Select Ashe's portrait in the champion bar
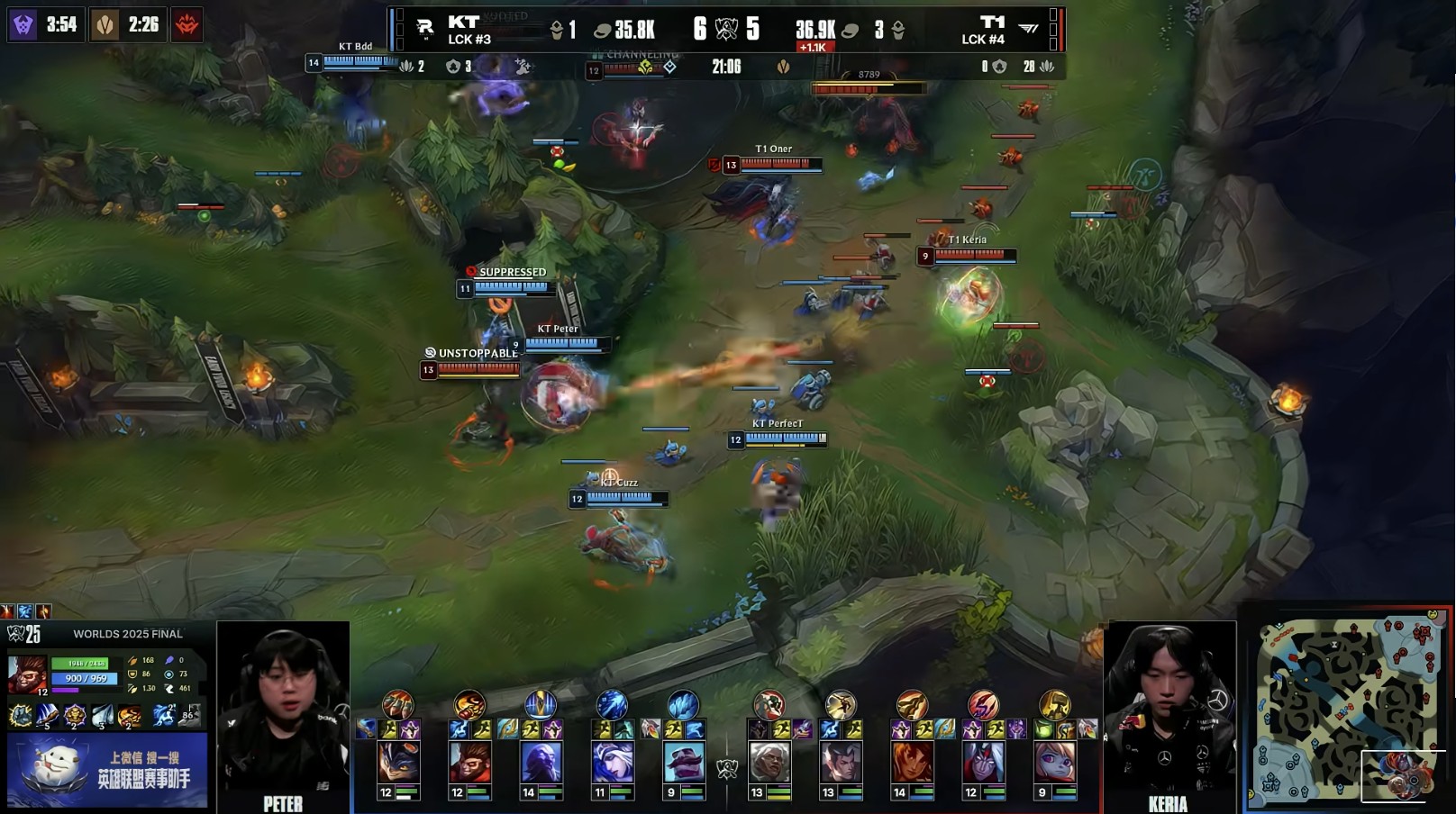The image size is (1456, 814). (612, 762)
